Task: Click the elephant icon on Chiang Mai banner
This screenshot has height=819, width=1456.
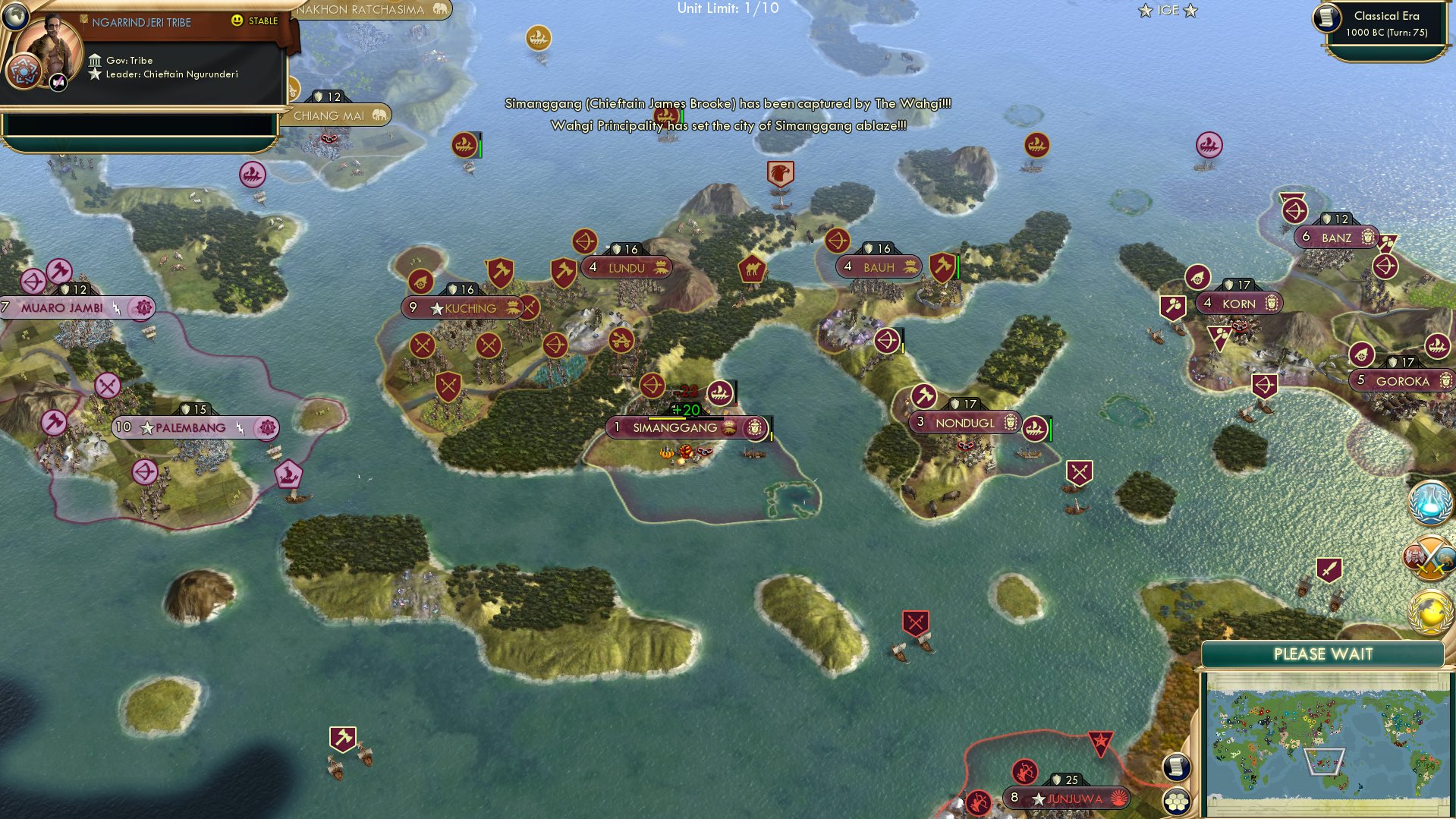Action: tap(379, 115)
